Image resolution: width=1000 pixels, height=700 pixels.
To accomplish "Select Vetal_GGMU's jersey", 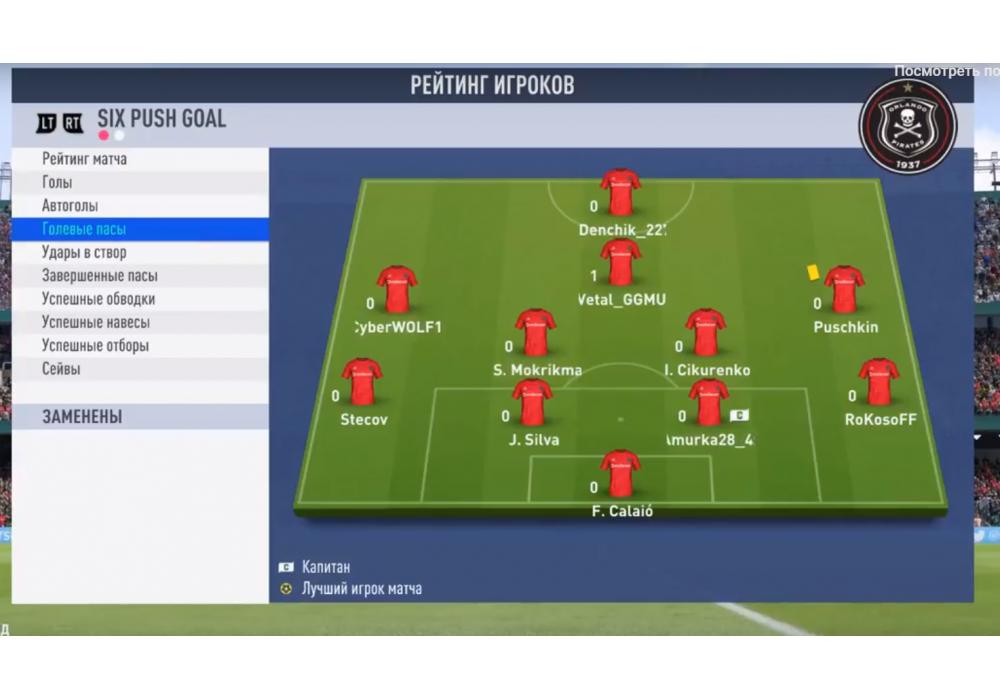I will click(620, 262).
